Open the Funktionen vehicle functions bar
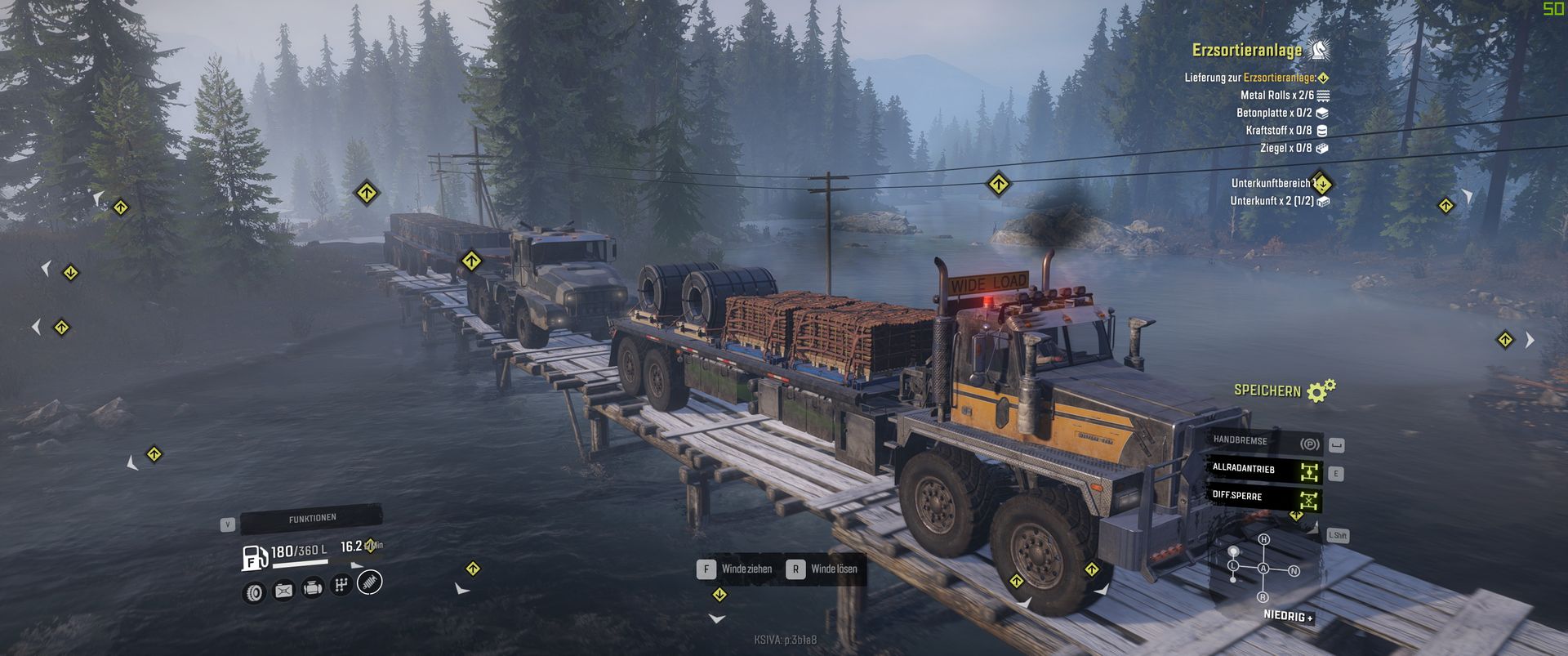 pyautogui.click(x=311, y=519)
